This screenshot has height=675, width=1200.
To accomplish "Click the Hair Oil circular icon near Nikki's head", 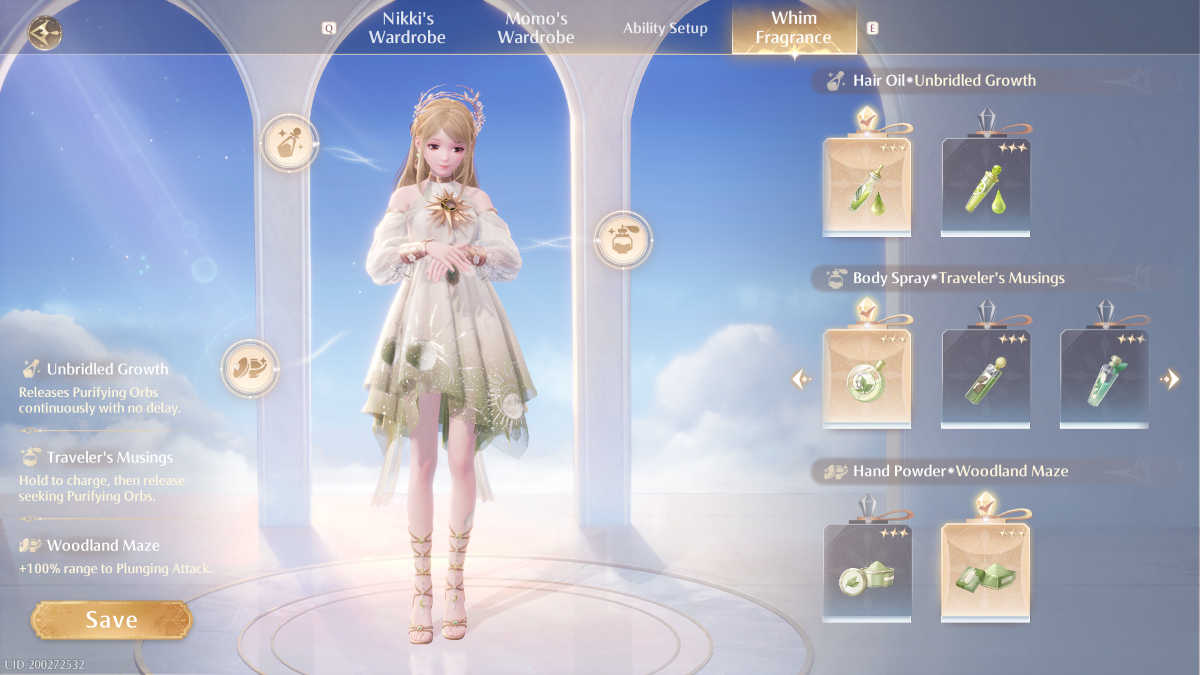I will click(x=289, y=143).
